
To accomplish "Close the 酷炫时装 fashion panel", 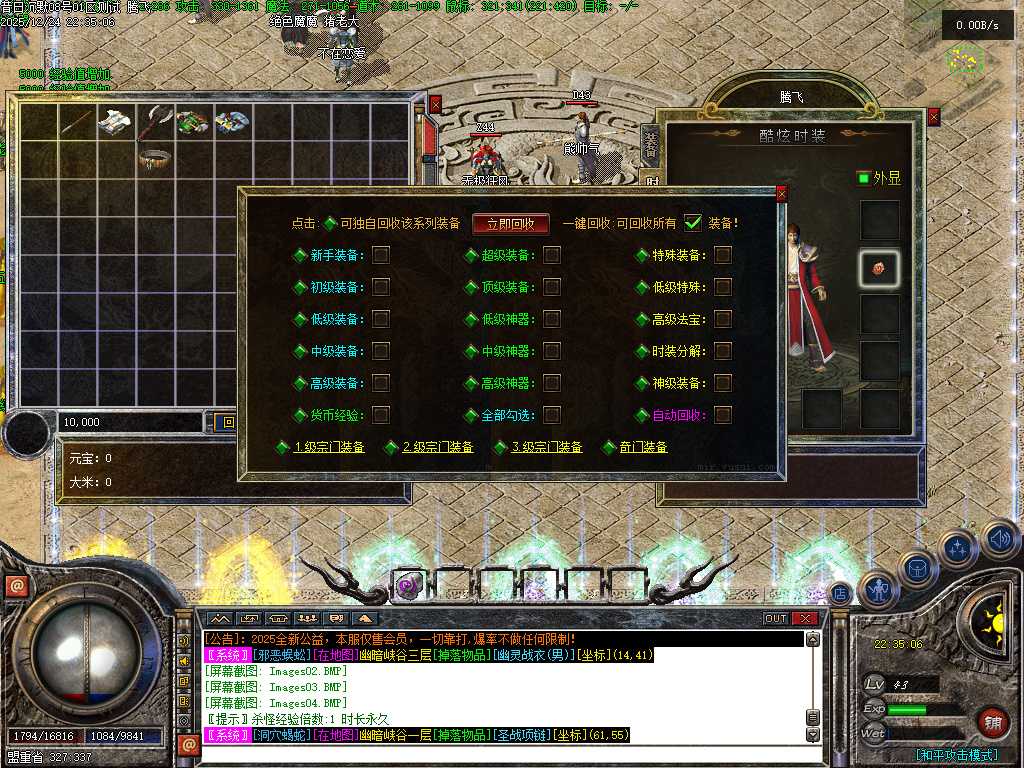I will point(934,117).
